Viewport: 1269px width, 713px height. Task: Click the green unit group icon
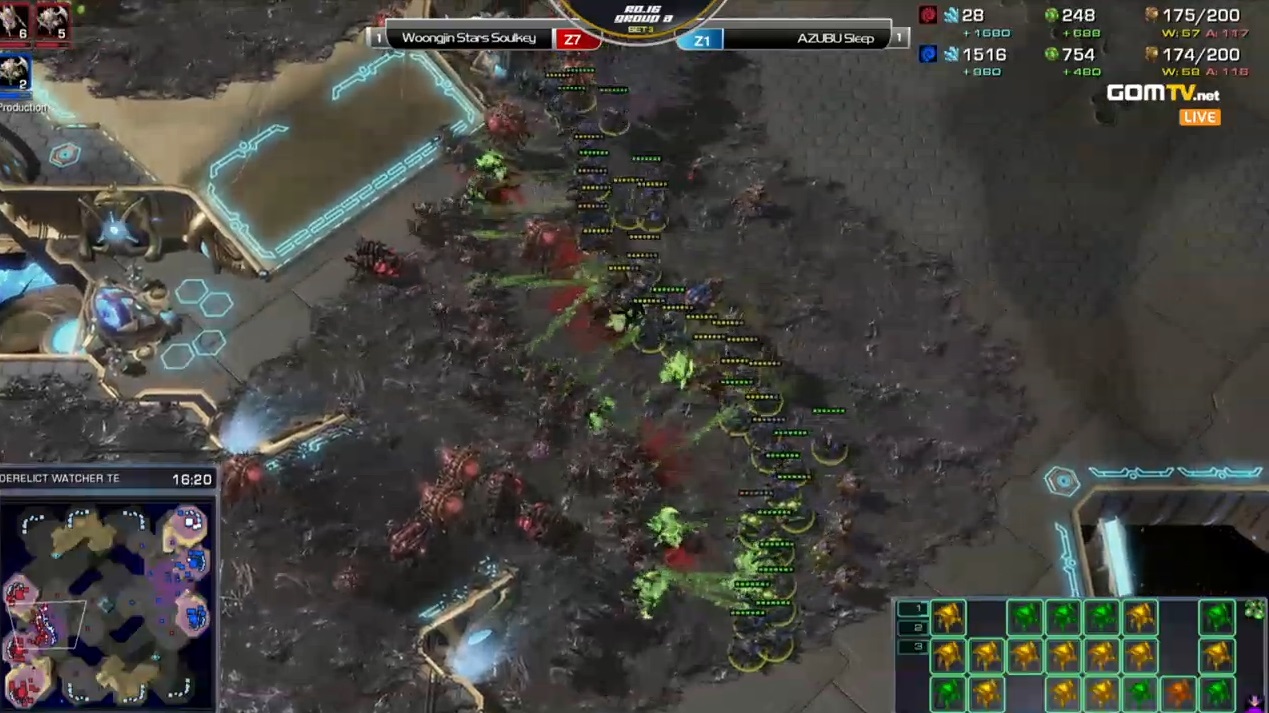pos(1254,610)
